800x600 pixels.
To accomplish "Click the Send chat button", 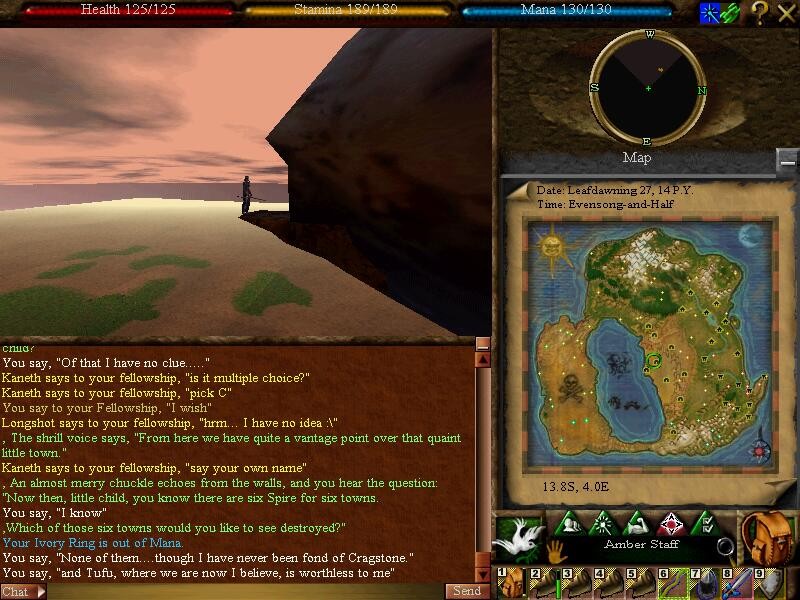I will tap(467, 591).
